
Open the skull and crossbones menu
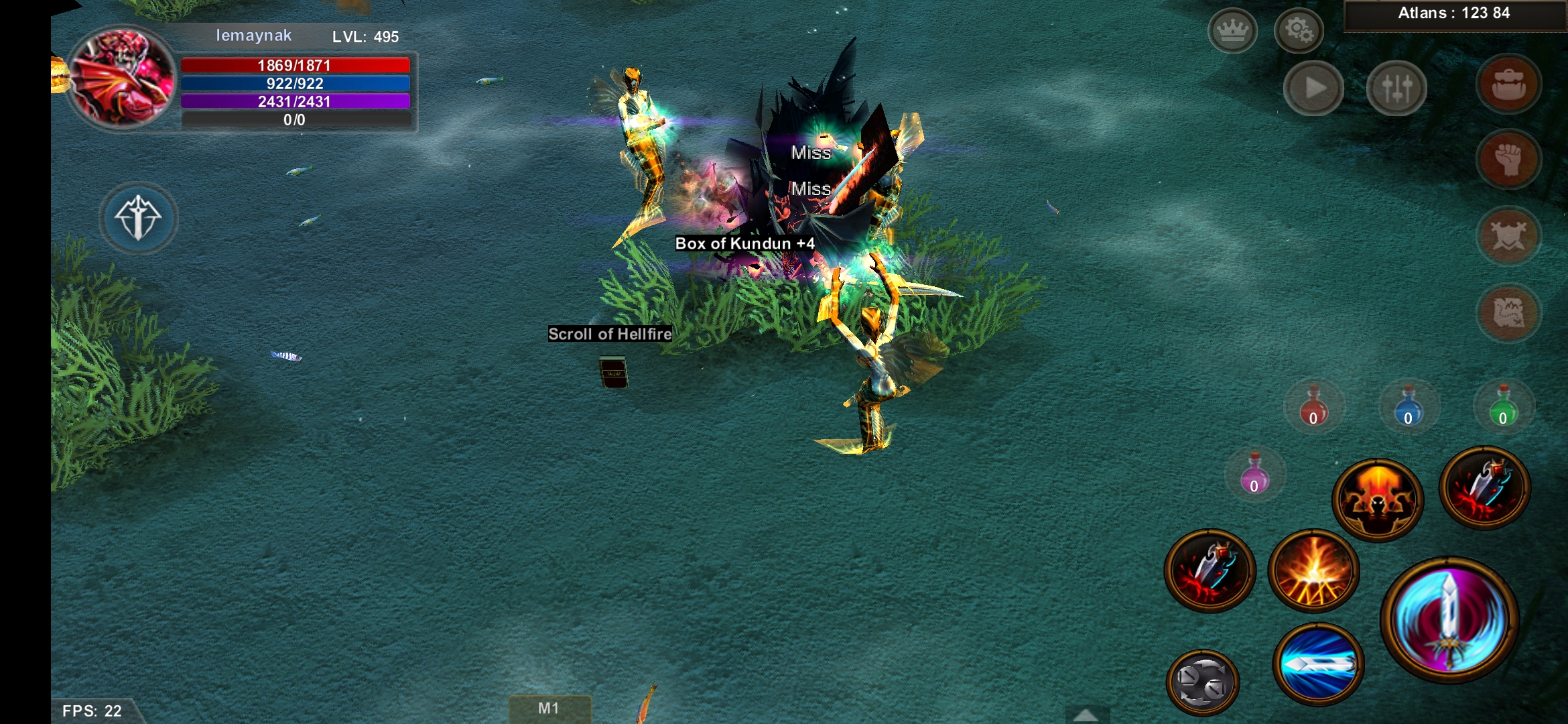pyautogui.click(x=1508, y=235)
